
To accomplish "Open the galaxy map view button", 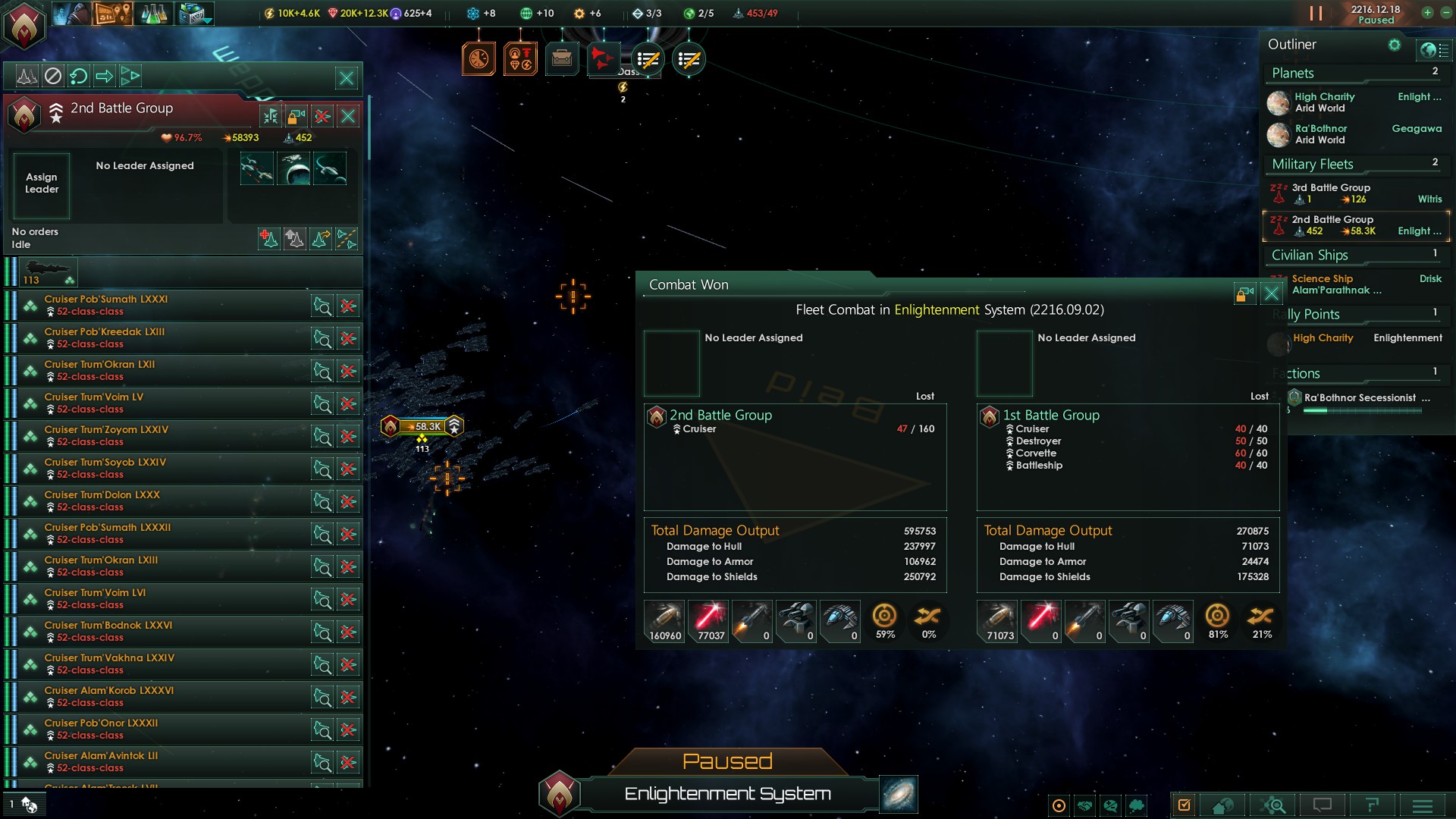I will pos(899,794).
